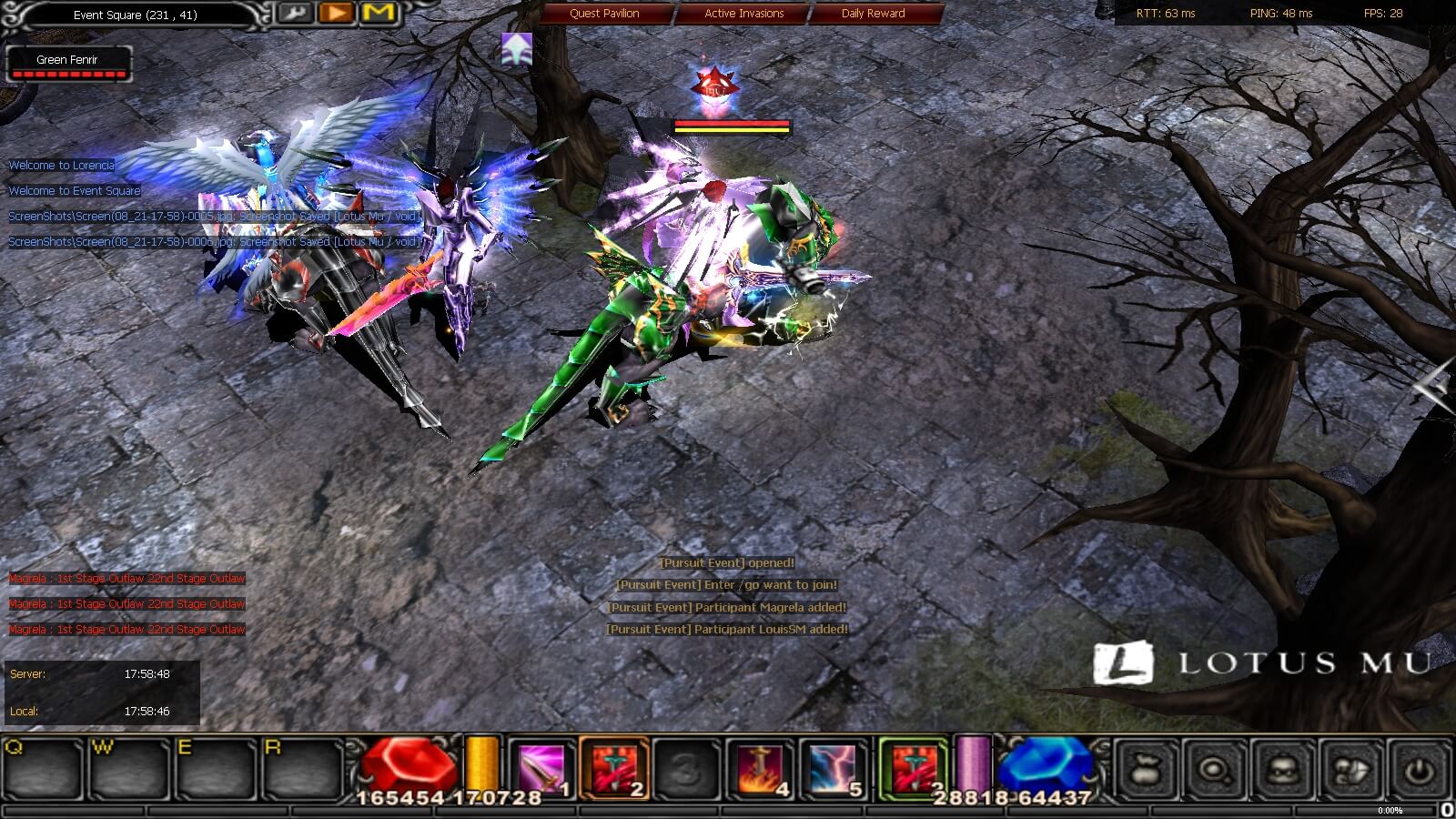Click the magnifier ring menu button
Screen dimensions: 1456x819
pos(1215,771)
